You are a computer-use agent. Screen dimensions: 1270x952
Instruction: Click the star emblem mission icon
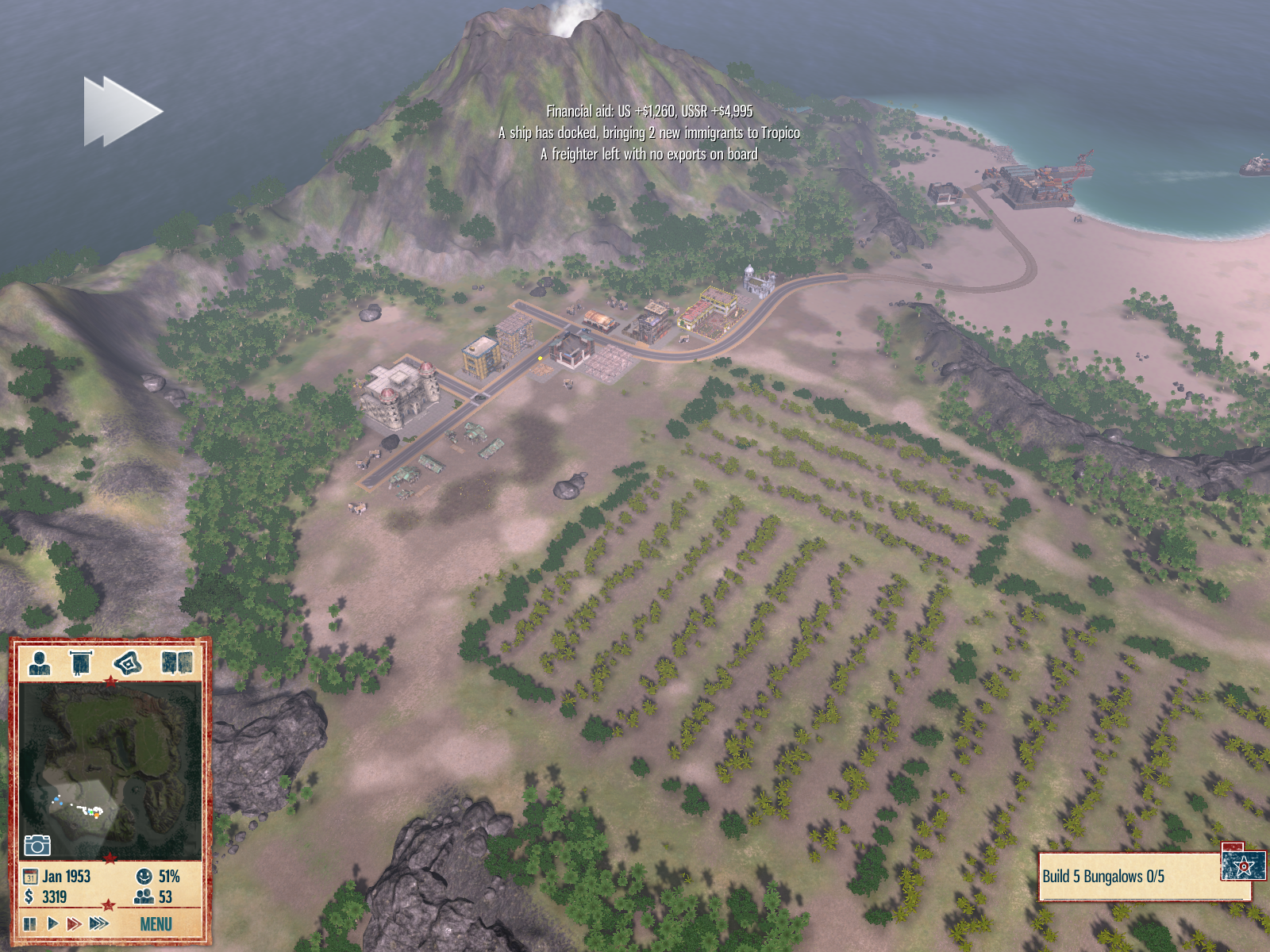tap(1243, 866)
